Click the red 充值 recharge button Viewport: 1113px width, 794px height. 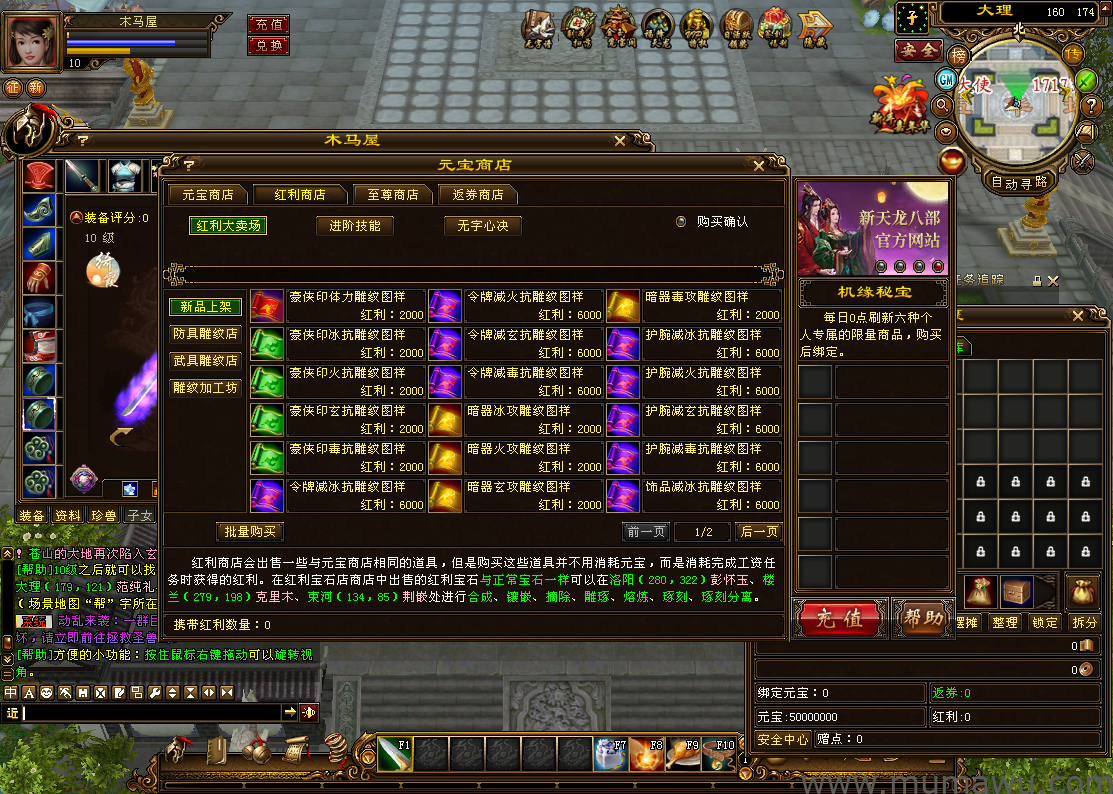coord(839,619)
